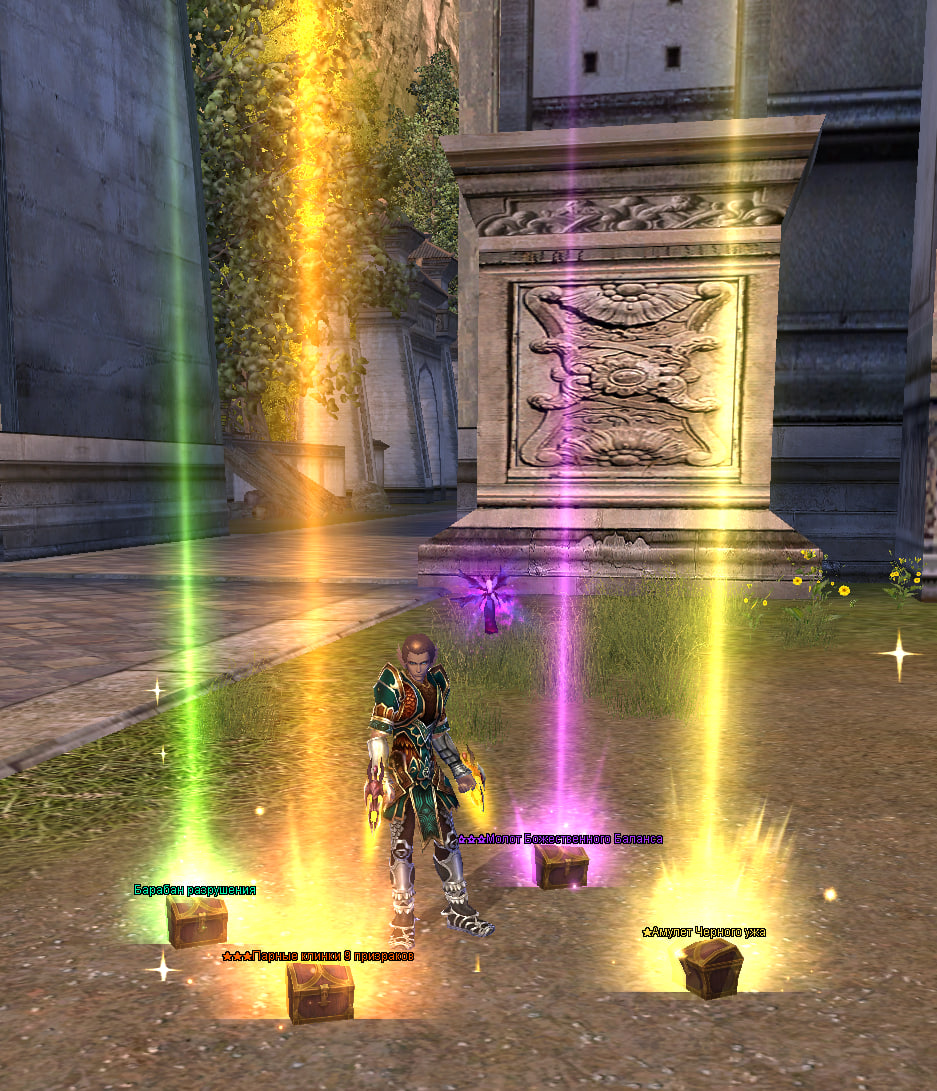Image resolution: width=937 pixels, height=1091 pixels.
Task: Choose the Амулет Черного ужа loot label
Action: click(x=704, y=932)
